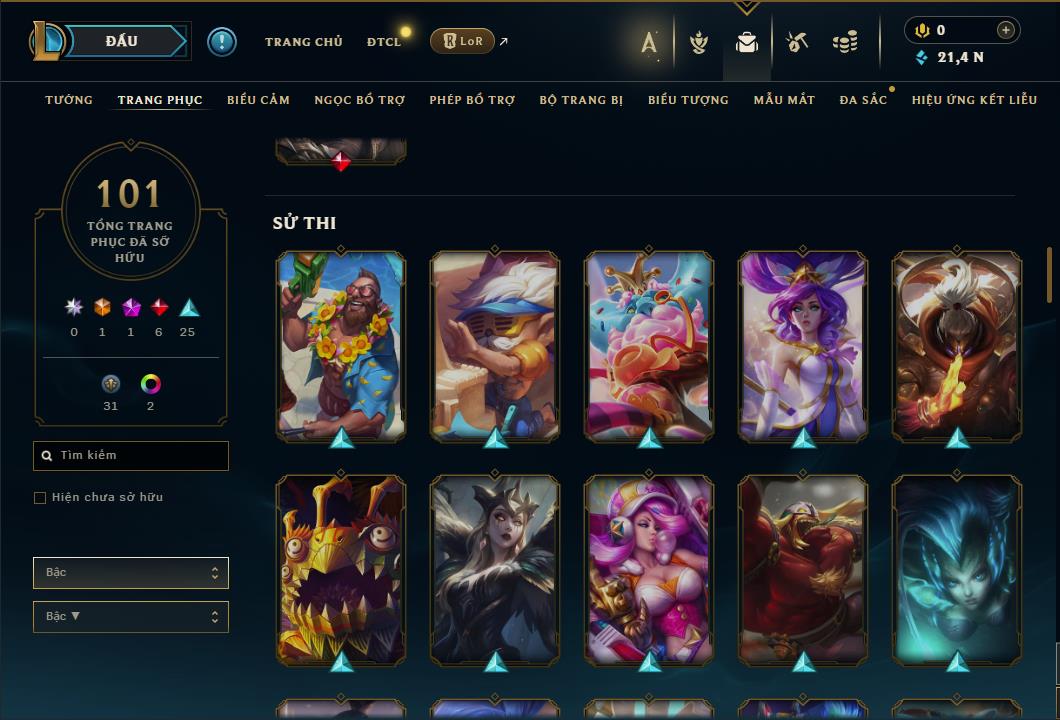This screenshot has width=1060, height=720.
Task: Add currency with the plus button
Action: (x=1006, y=30)
